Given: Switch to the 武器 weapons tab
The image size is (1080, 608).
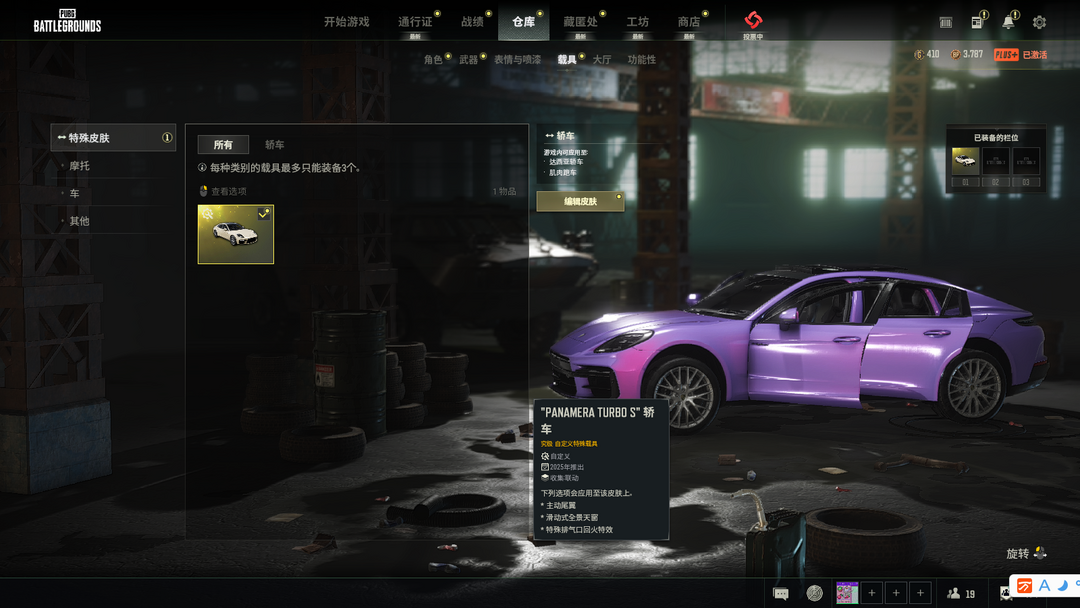Looking at the screenshot, I should pos(468,60).
